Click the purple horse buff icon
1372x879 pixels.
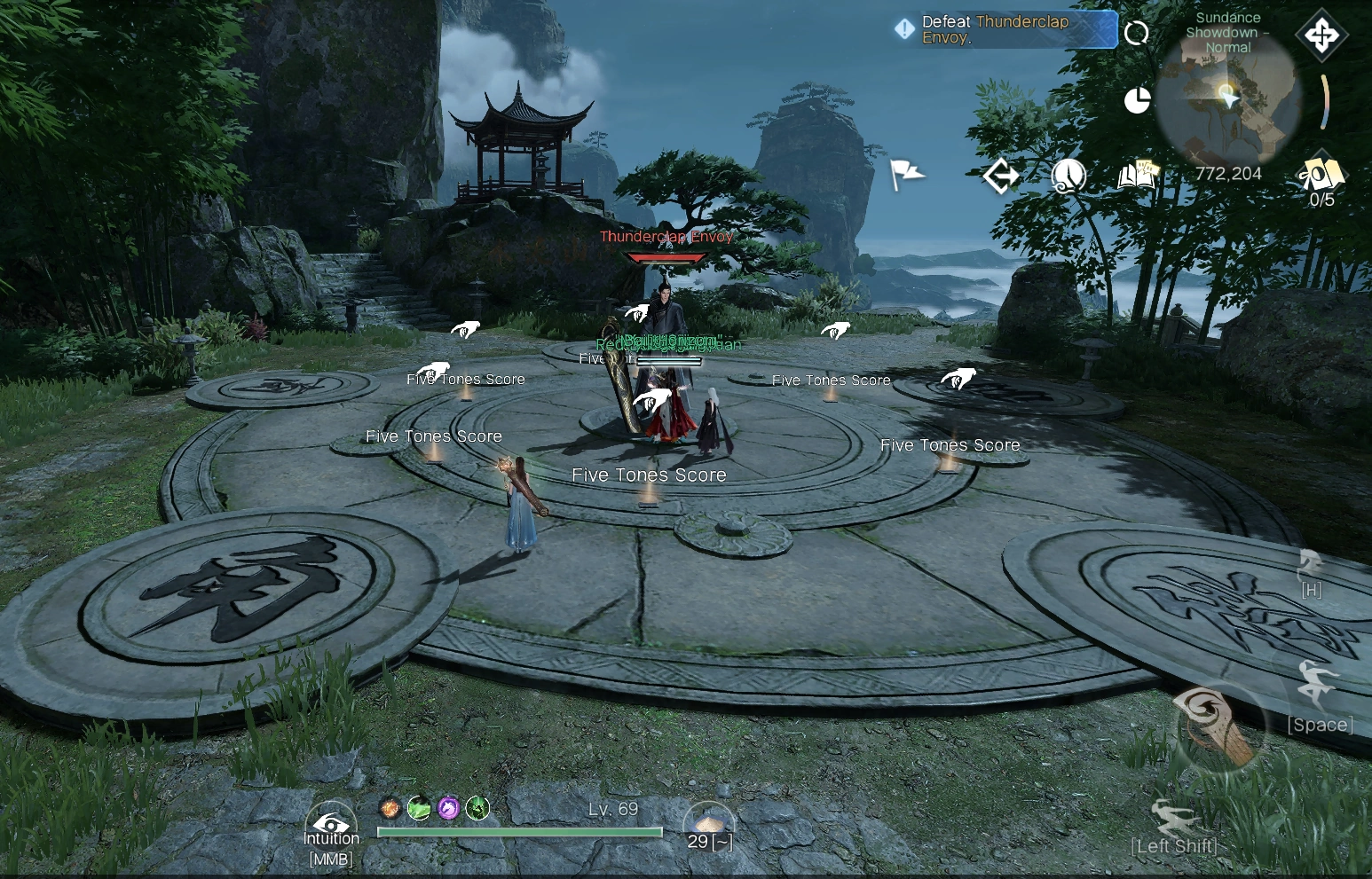[448, 808]
